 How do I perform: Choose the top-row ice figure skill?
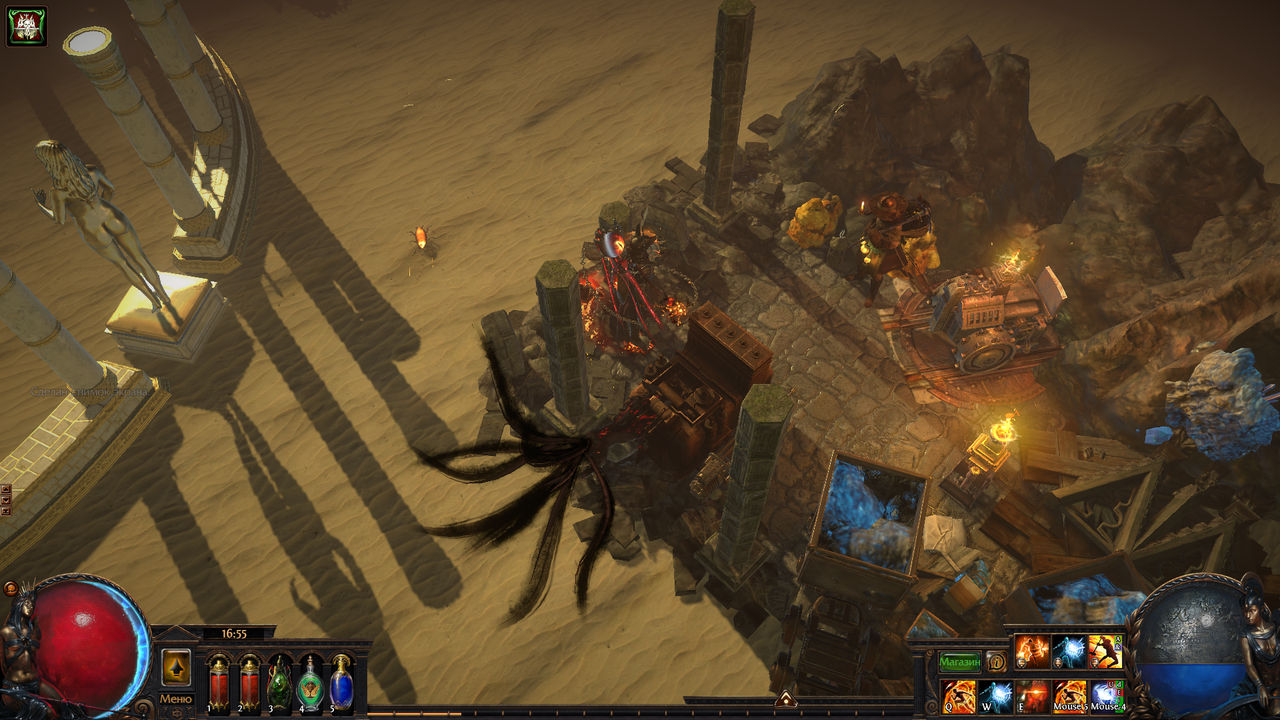(x=1069, y=652)
